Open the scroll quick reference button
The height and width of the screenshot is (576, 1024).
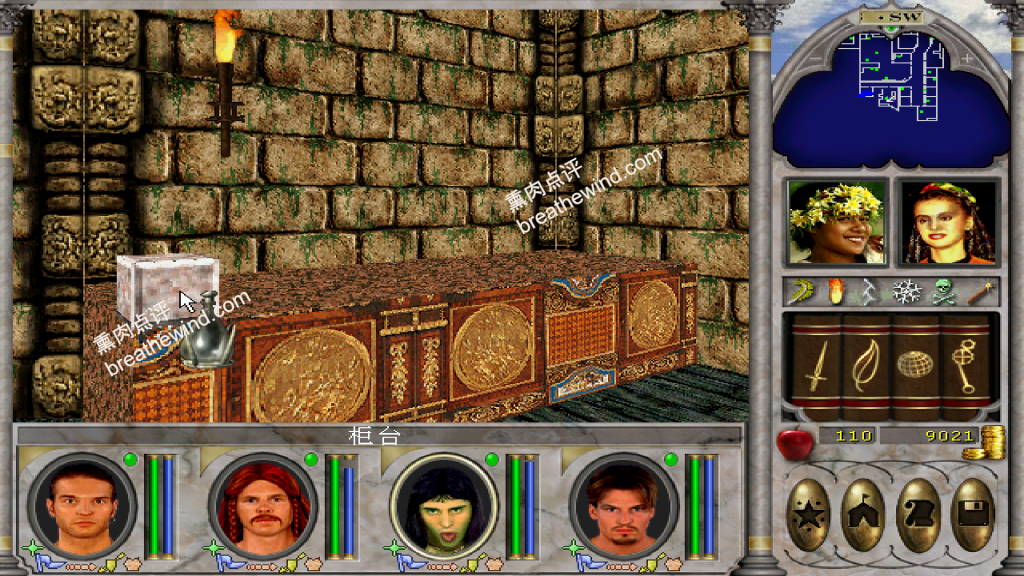click(918, 515)
